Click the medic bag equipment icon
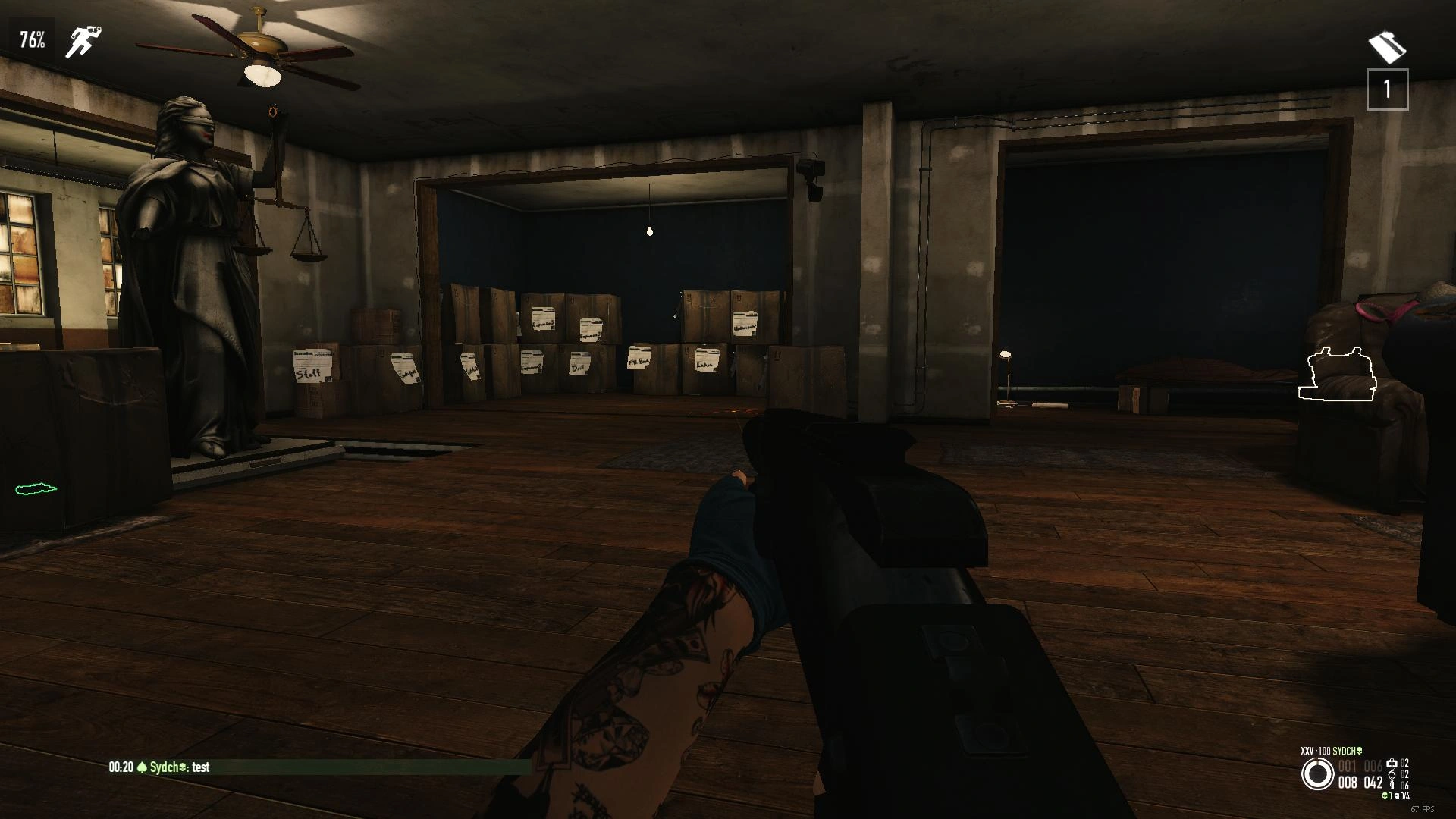Screen dimensions: 1456x819 coord(1392,763)
